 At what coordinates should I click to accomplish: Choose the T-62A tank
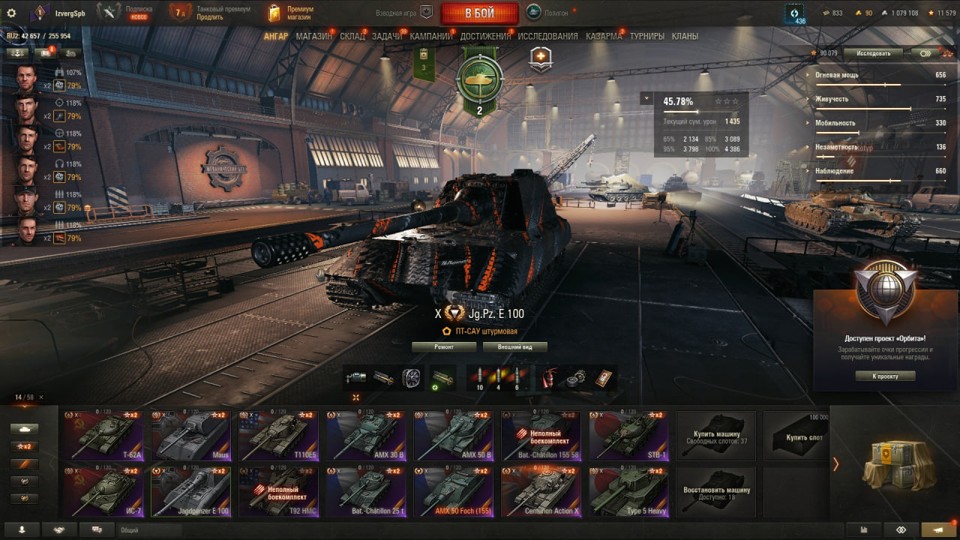click(103, 435)
